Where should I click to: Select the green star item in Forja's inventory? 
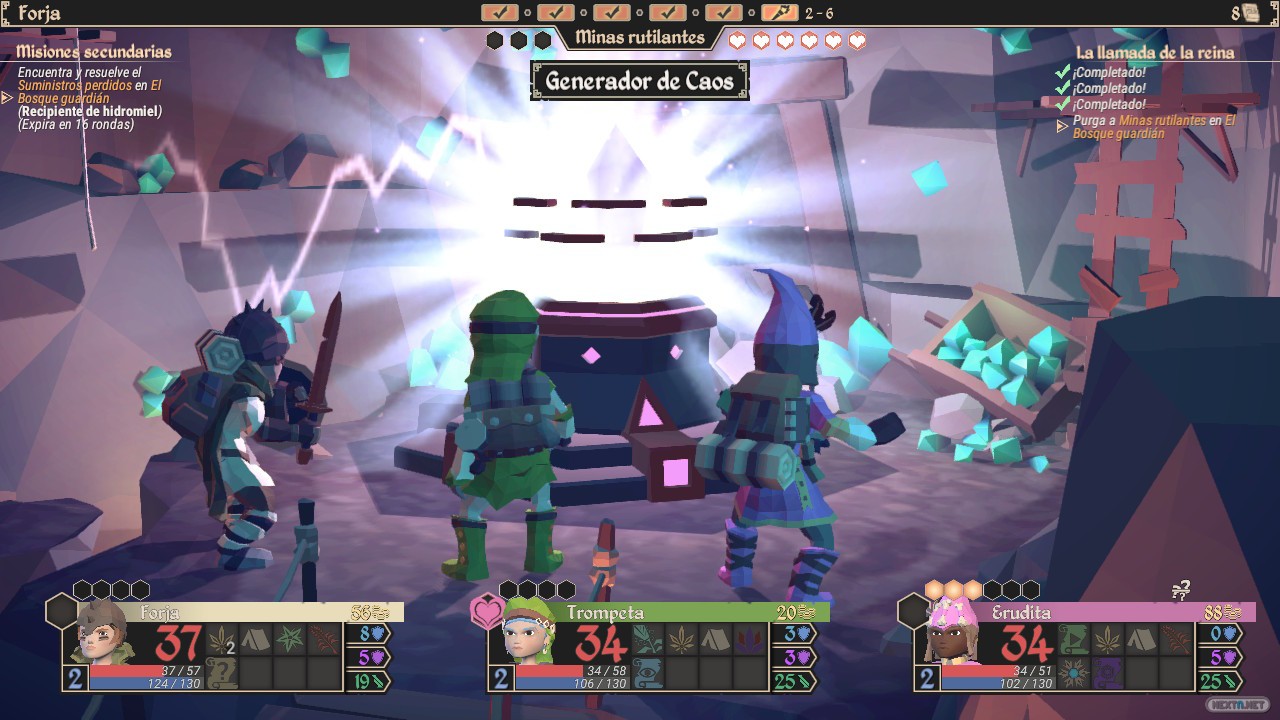coord(290,639)
